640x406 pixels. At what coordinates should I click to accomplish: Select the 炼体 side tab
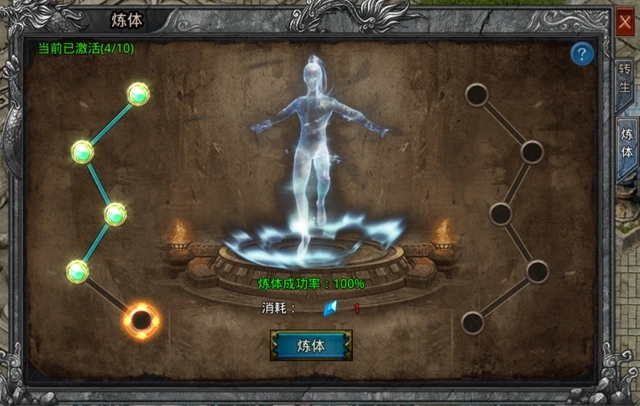coord(627,142)
